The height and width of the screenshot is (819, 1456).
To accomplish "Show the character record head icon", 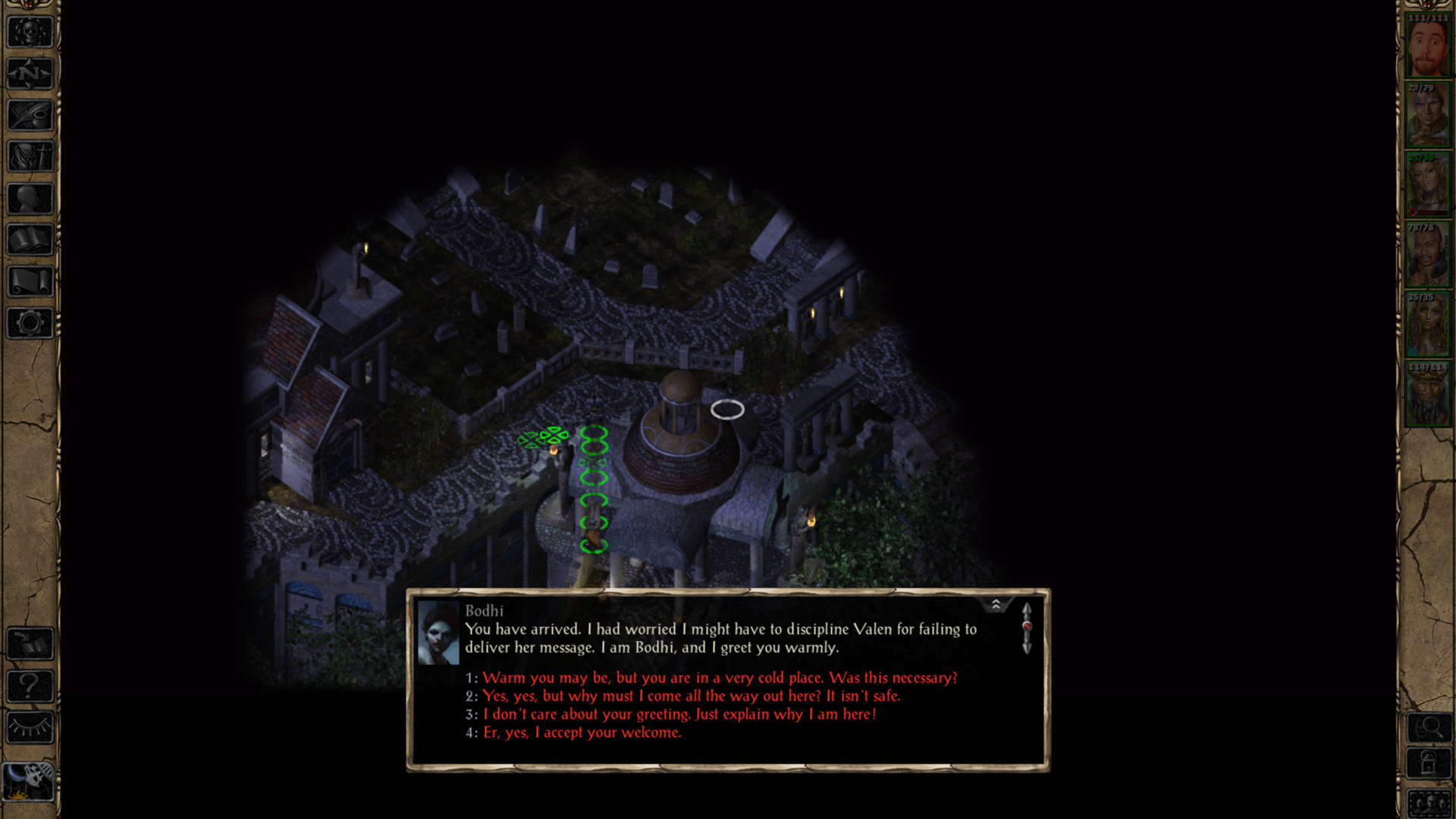I will point(30,199).
